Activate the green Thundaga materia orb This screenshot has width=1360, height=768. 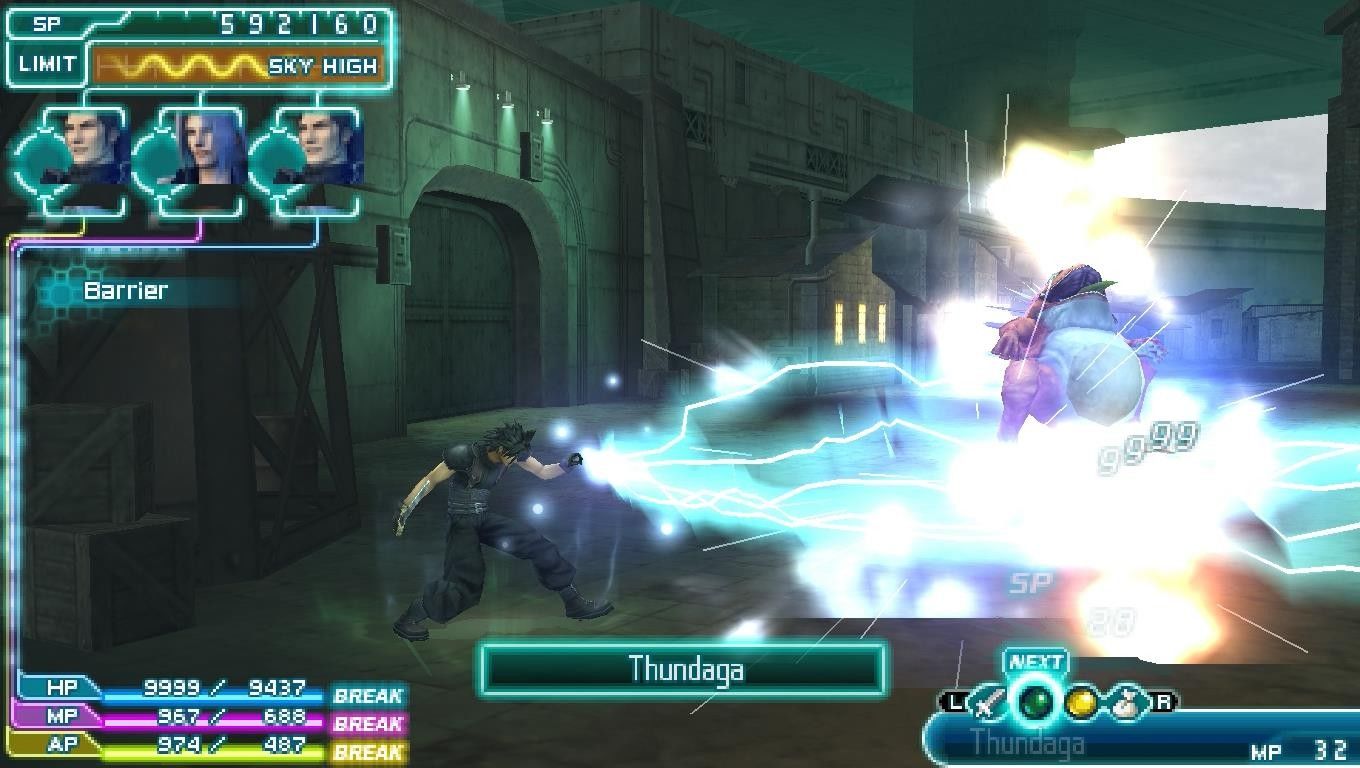click(x=1035, y=703)
